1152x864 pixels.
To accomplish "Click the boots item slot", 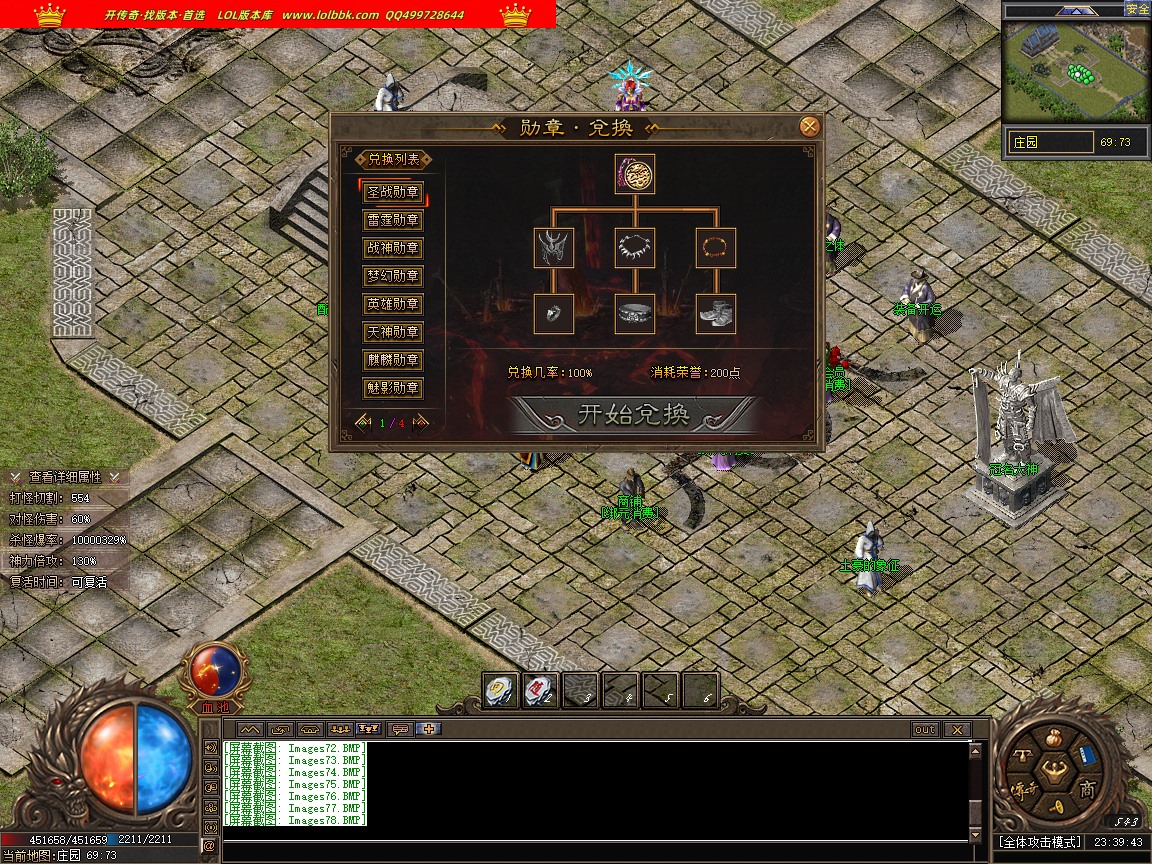I will [716, 314].
